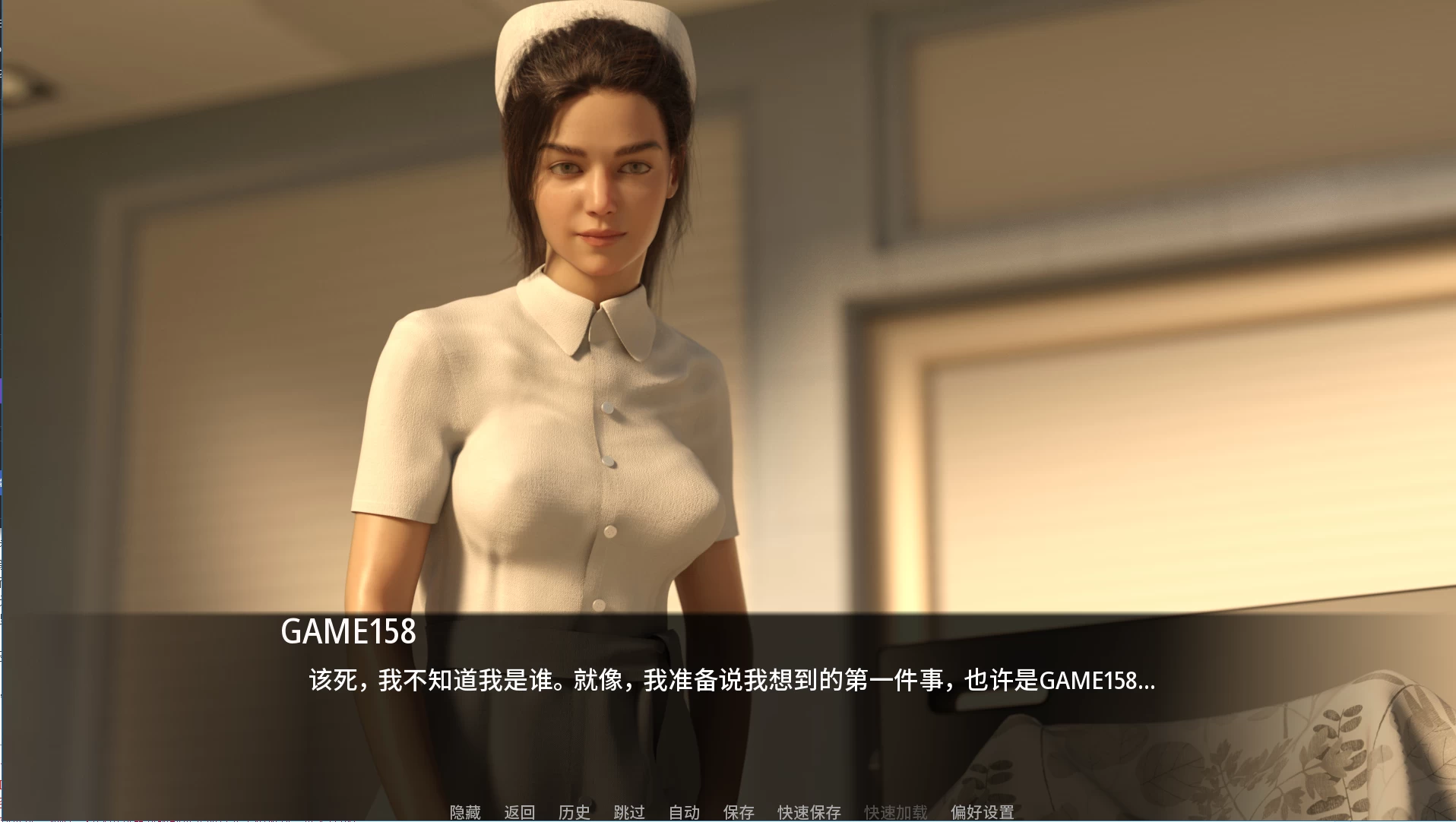Disable auto mode by clicking 自动 again
The image size is (1456, 822).
click(x=683, y=811)
